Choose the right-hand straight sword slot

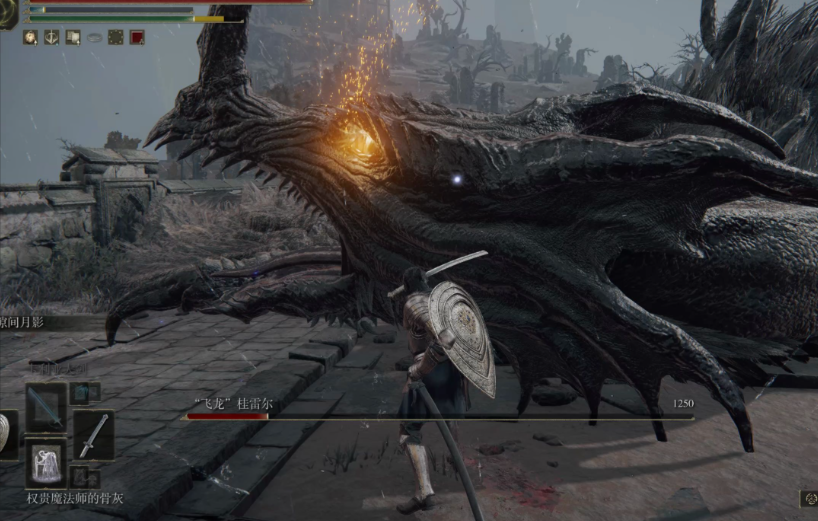93,435
